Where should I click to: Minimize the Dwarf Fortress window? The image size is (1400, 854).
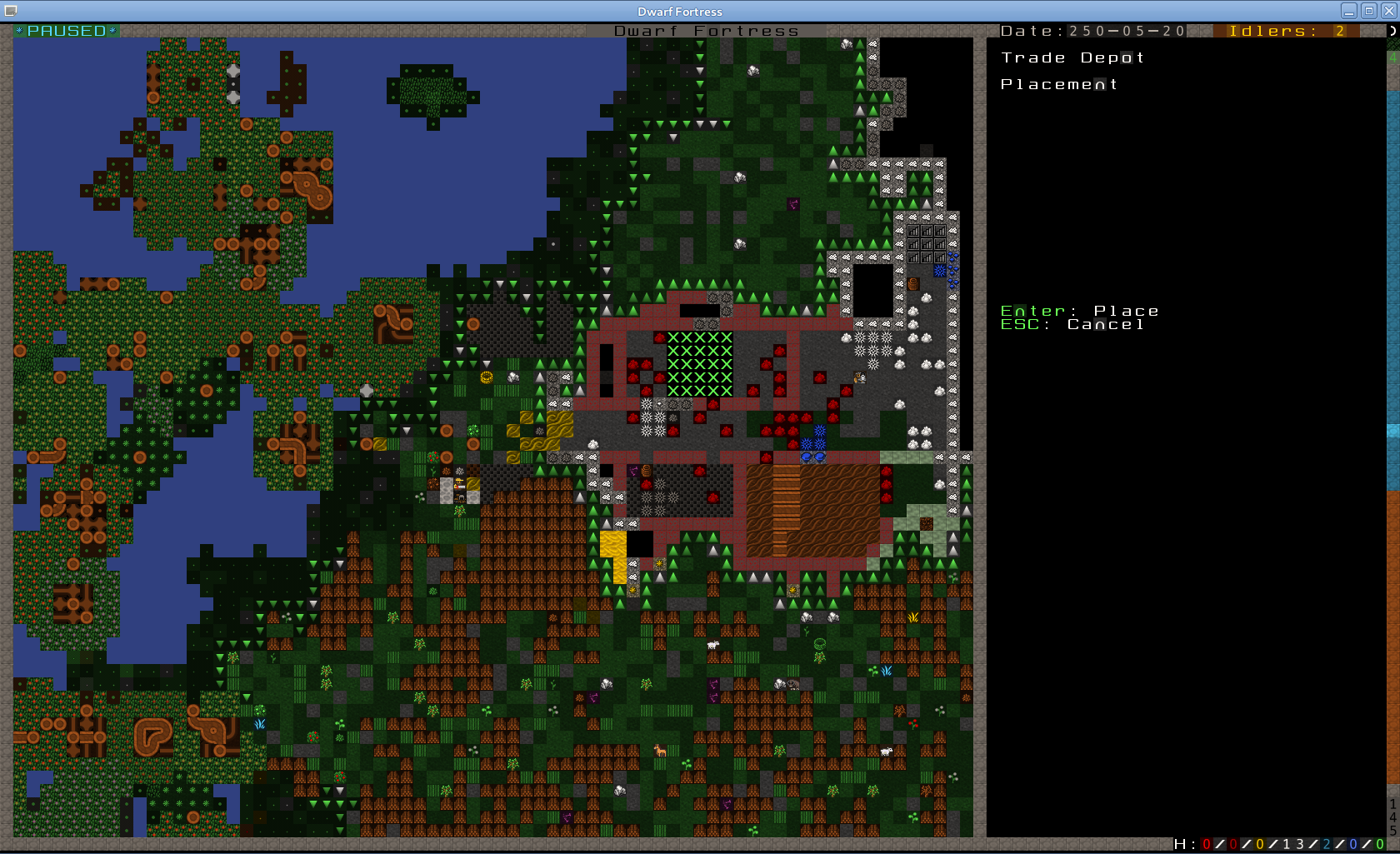pyautogui.click(x=1349, y=11)
